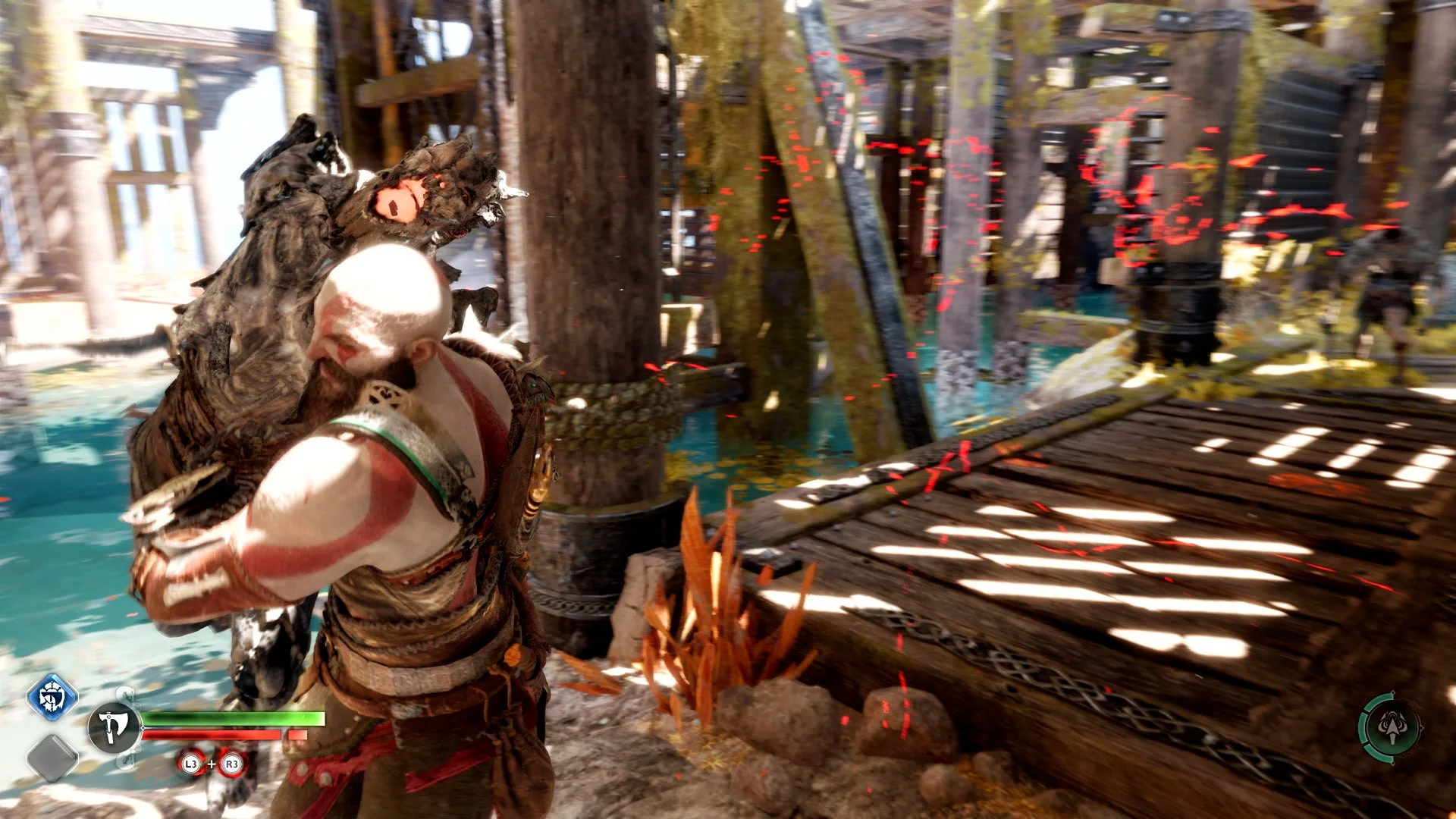Click the empty gray diamond ability slot
1456x819 pixels.
pos(52,758)
